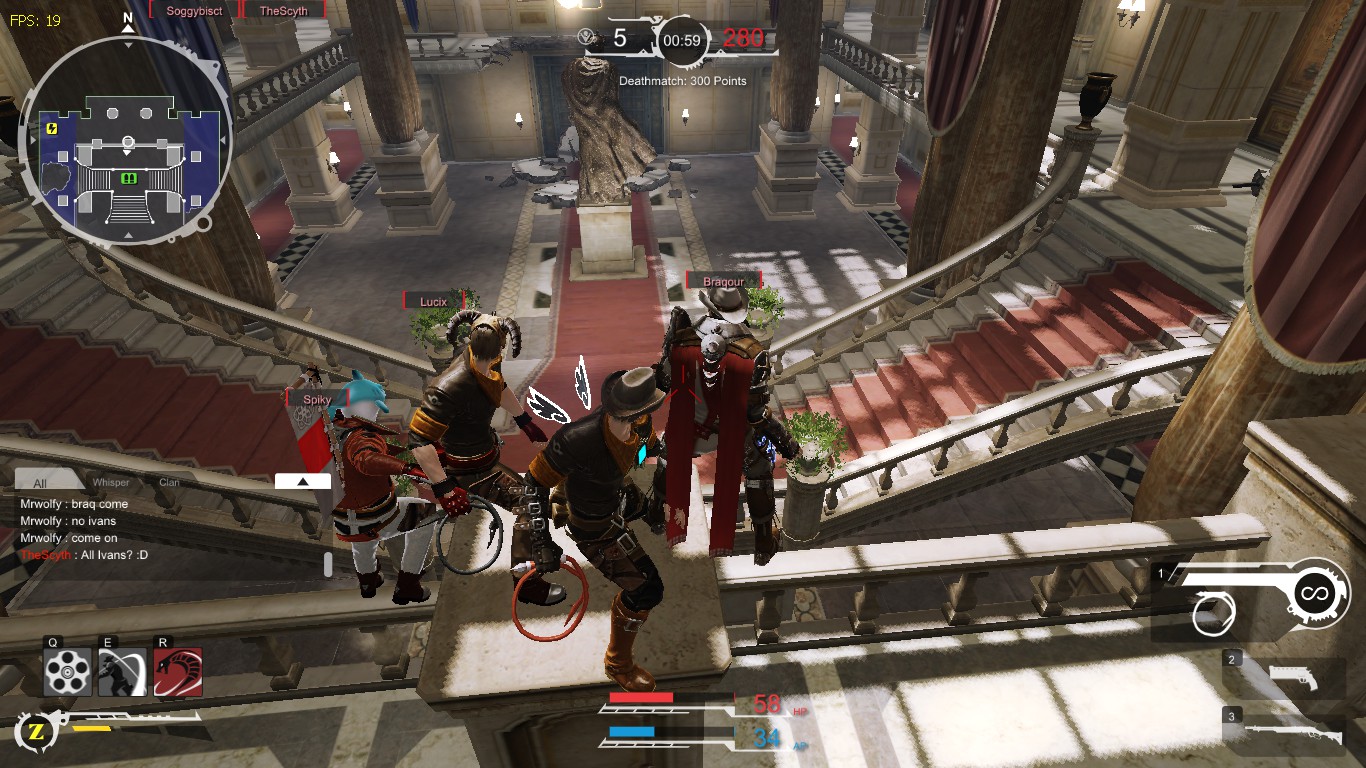Click the 00:59 match timer
This screenshot has width=1366, height=768.
click(x=680, y=42)
